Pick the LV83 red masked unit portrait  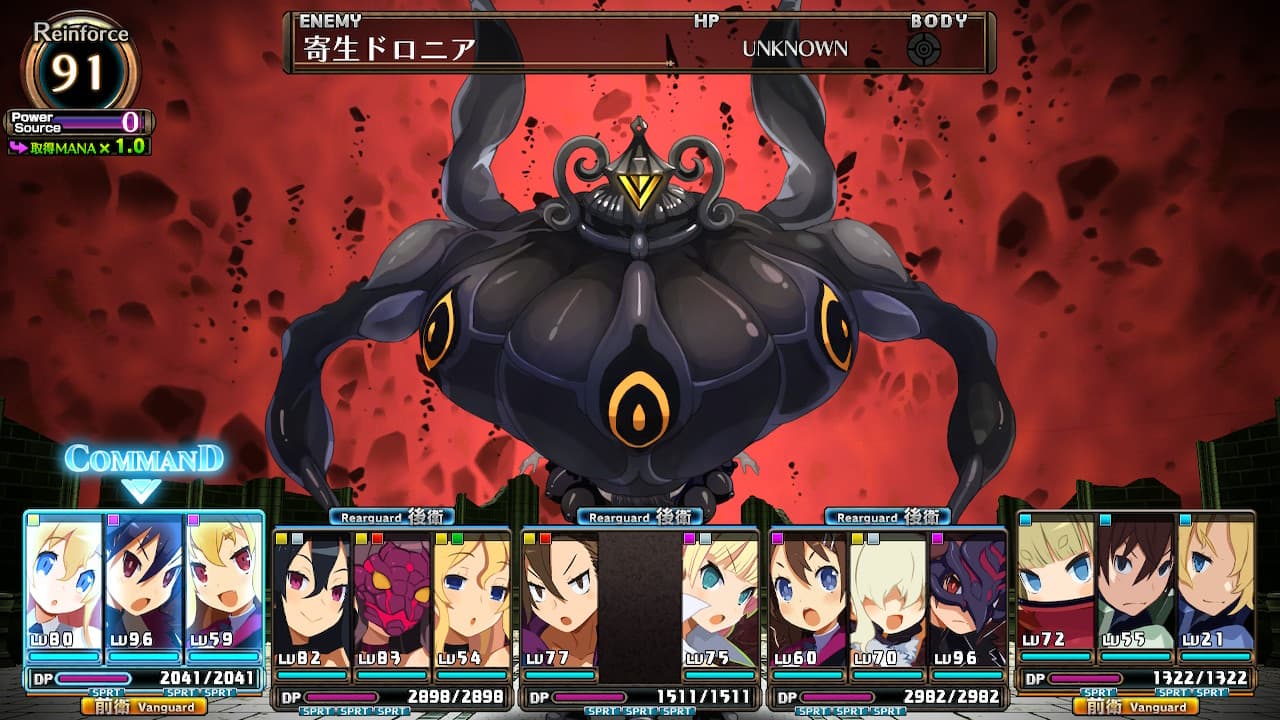[x=391, y=600]
